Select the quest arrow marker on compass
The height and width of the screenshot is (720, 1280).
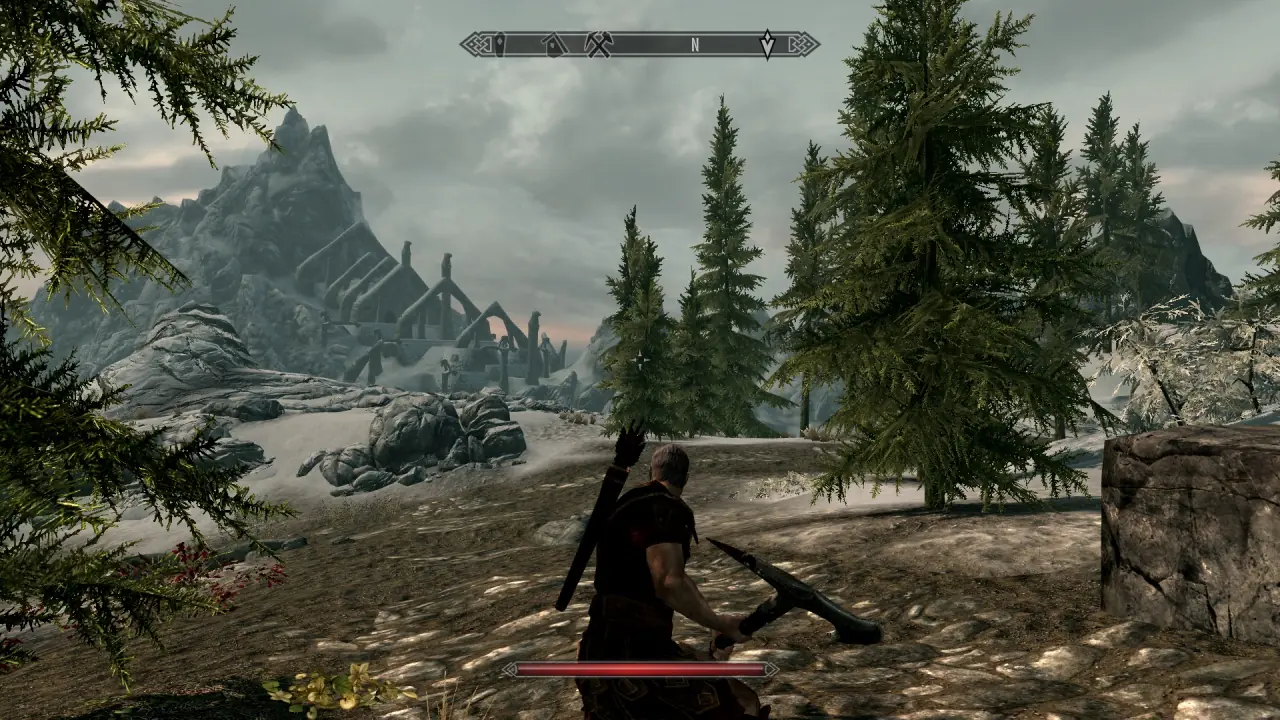click(767, 45)
